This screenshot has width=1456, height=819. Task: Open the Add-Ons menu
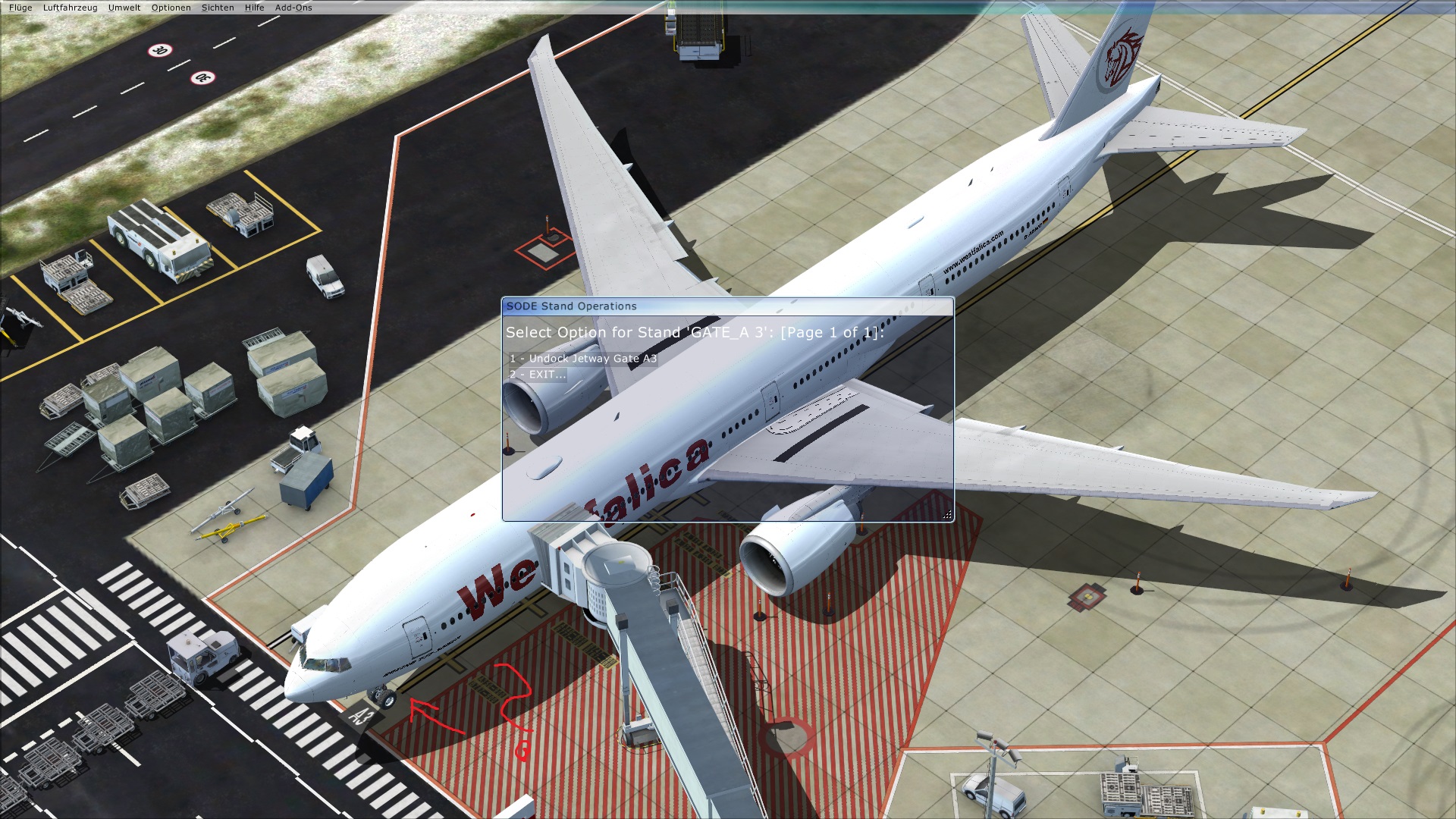coord(293,8)
